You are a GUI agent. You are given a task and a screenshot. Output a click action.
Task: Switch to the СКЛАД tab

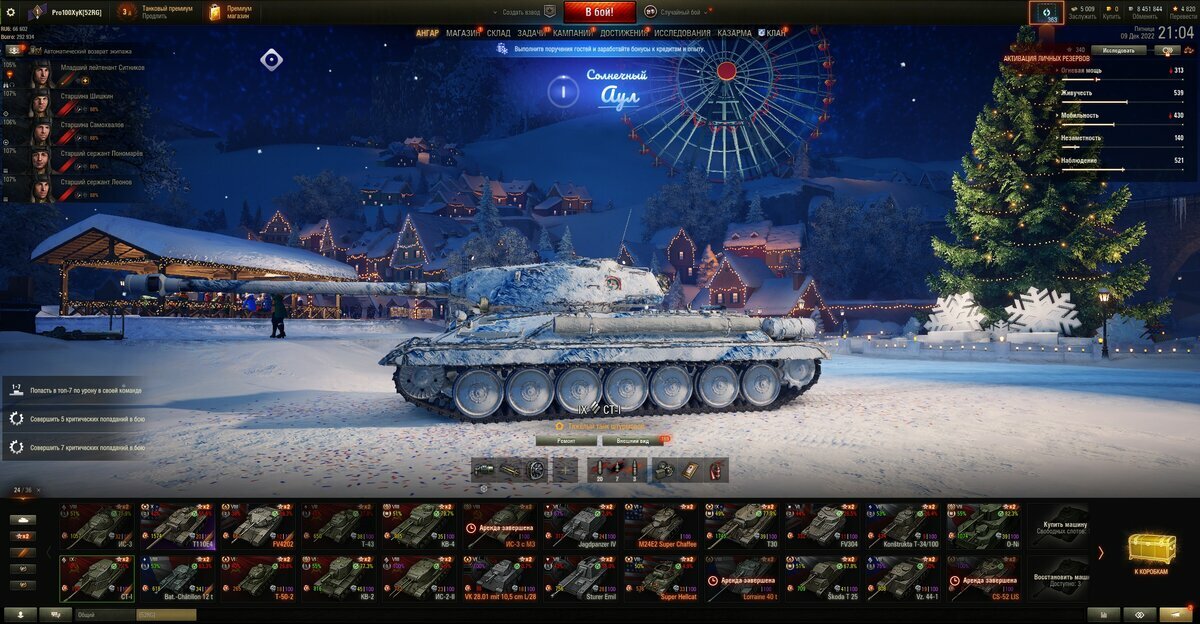coord(499,33)
